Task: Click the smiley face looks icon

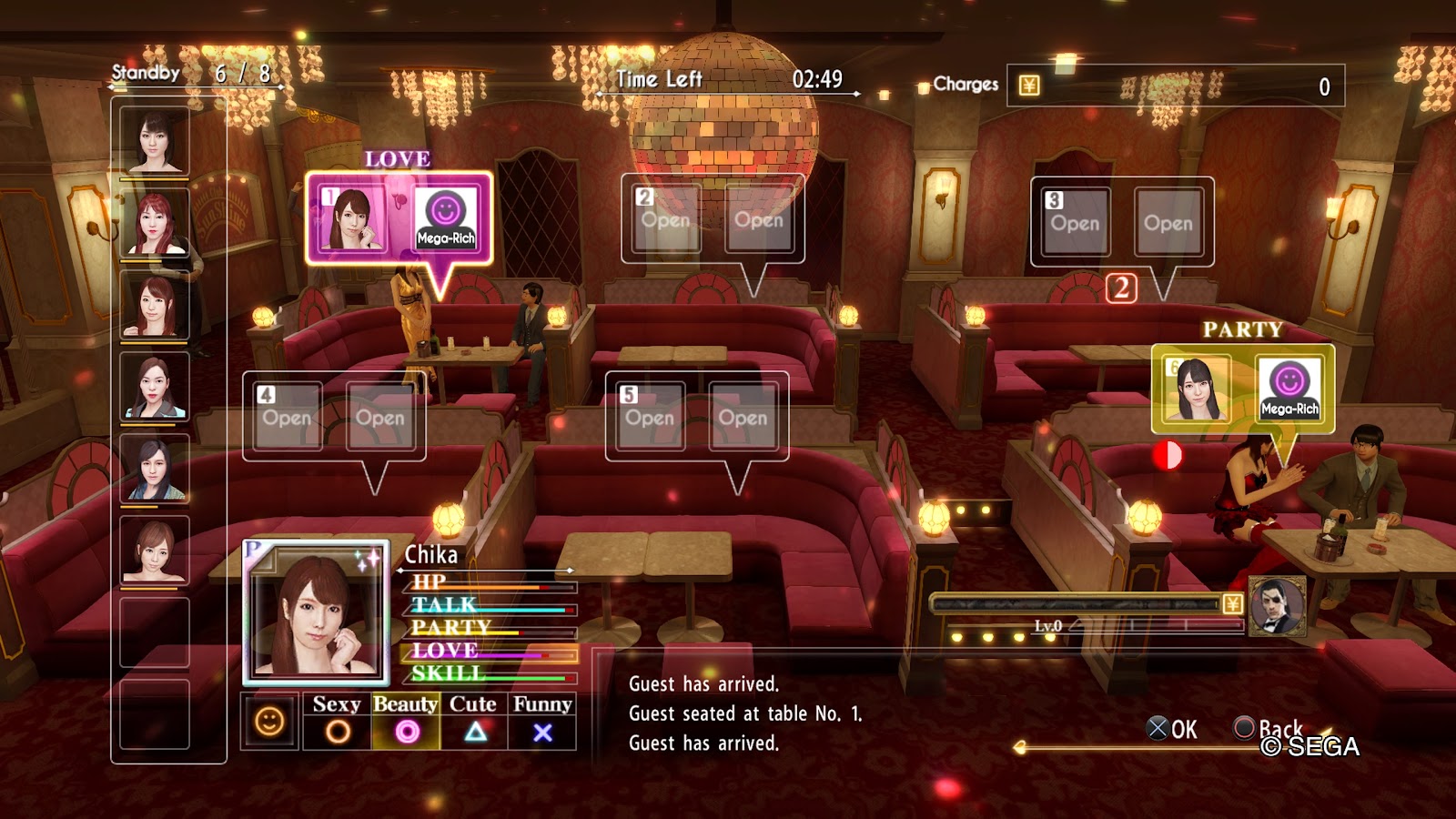Action: 269,722
